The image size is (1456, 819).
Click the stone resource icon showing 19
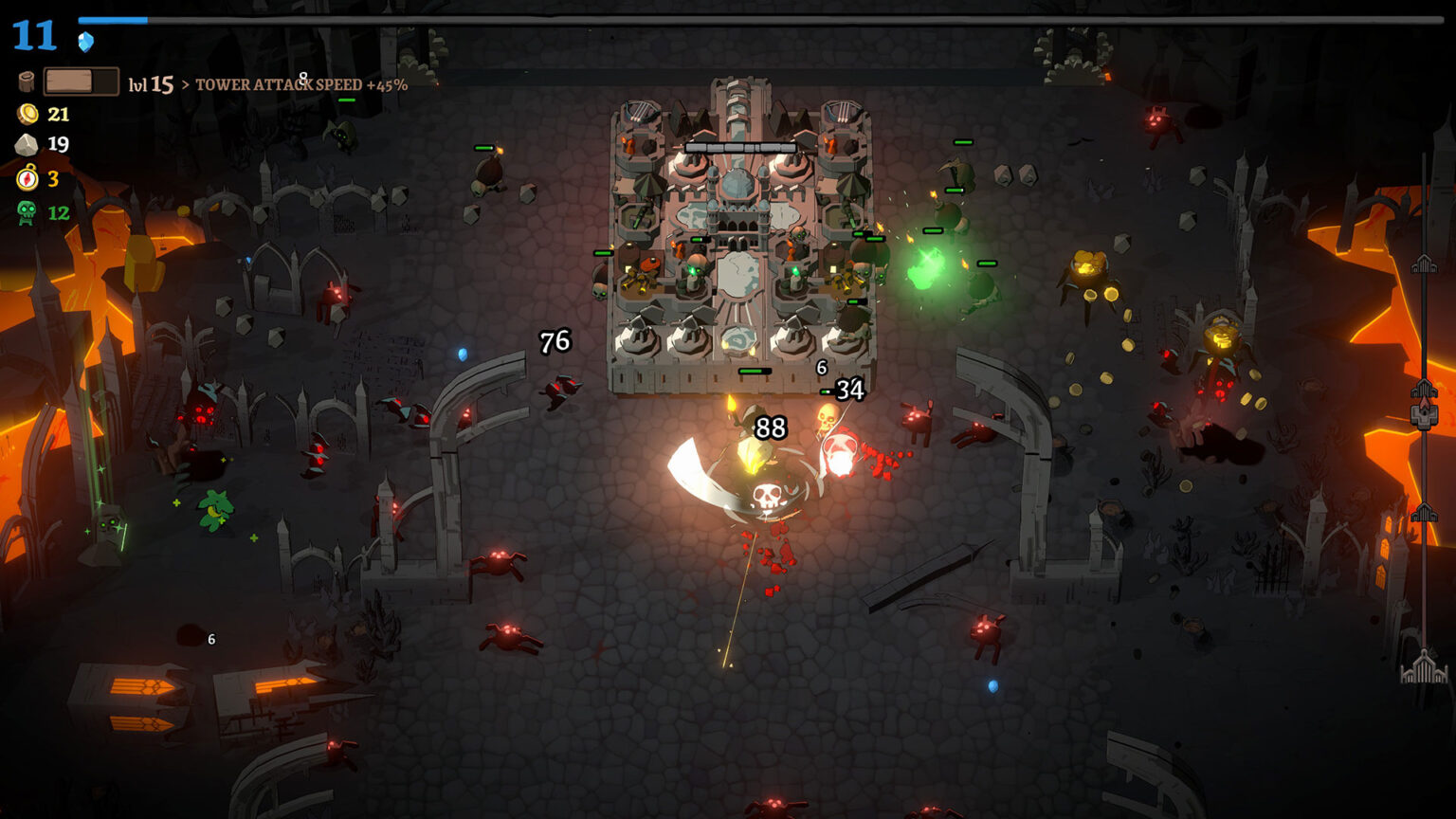(29, 145)
